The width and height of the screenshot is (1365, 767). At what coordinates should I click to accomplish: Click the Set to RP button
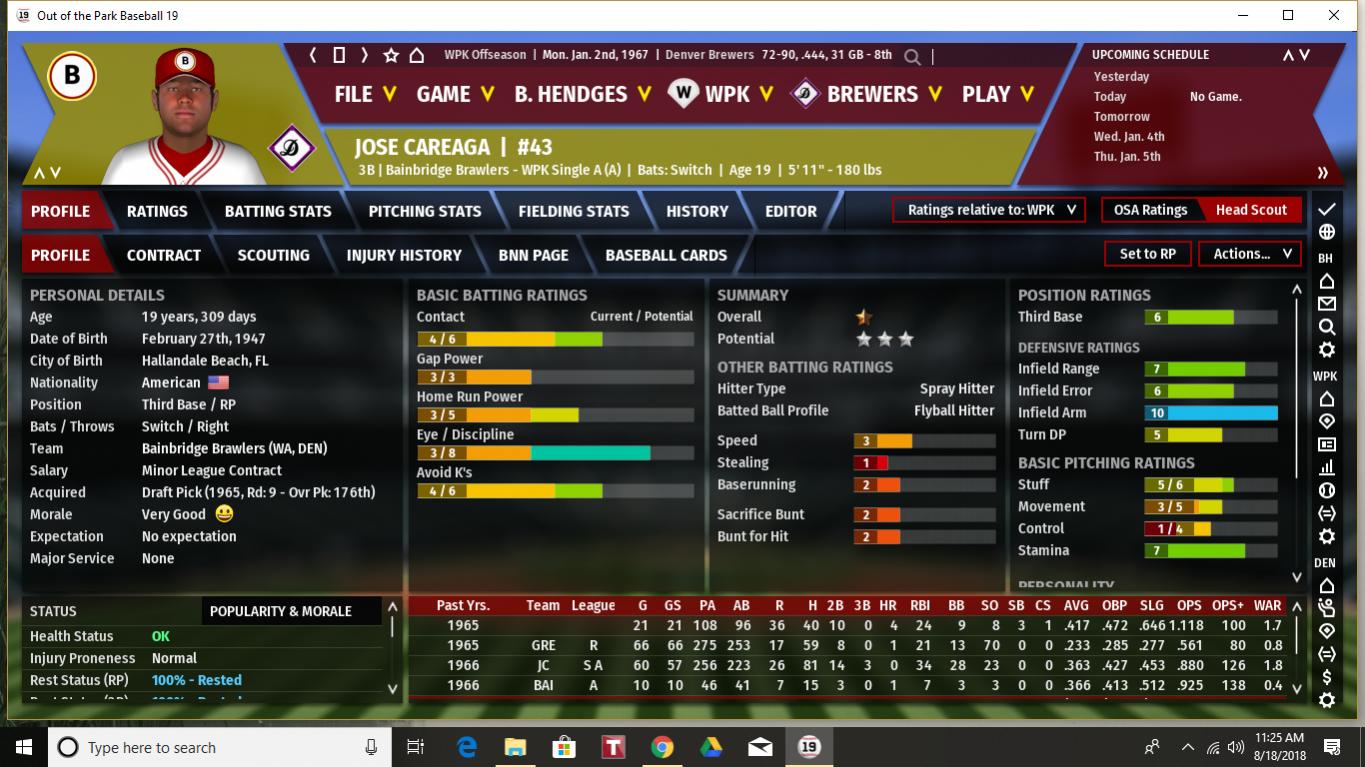pos(1147,254)
